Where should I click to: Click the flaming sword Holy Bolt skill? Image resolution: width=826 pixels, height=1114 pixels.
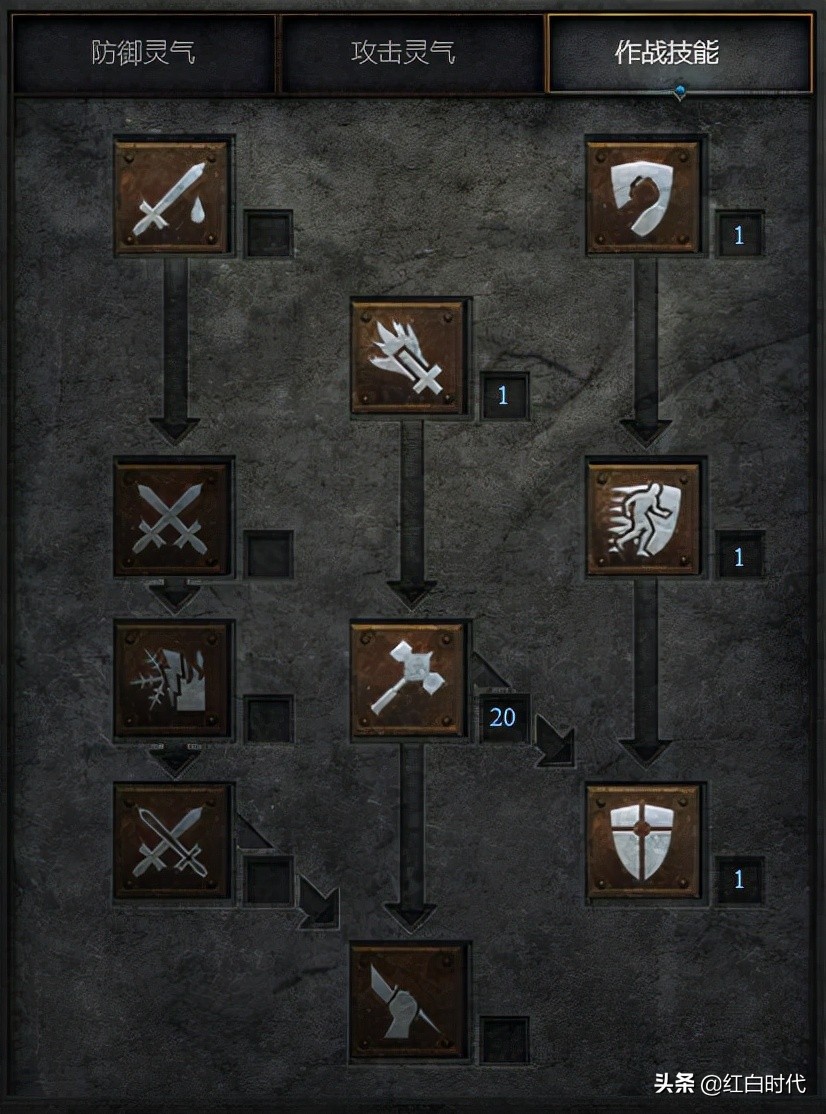click(x=409, y=357)
